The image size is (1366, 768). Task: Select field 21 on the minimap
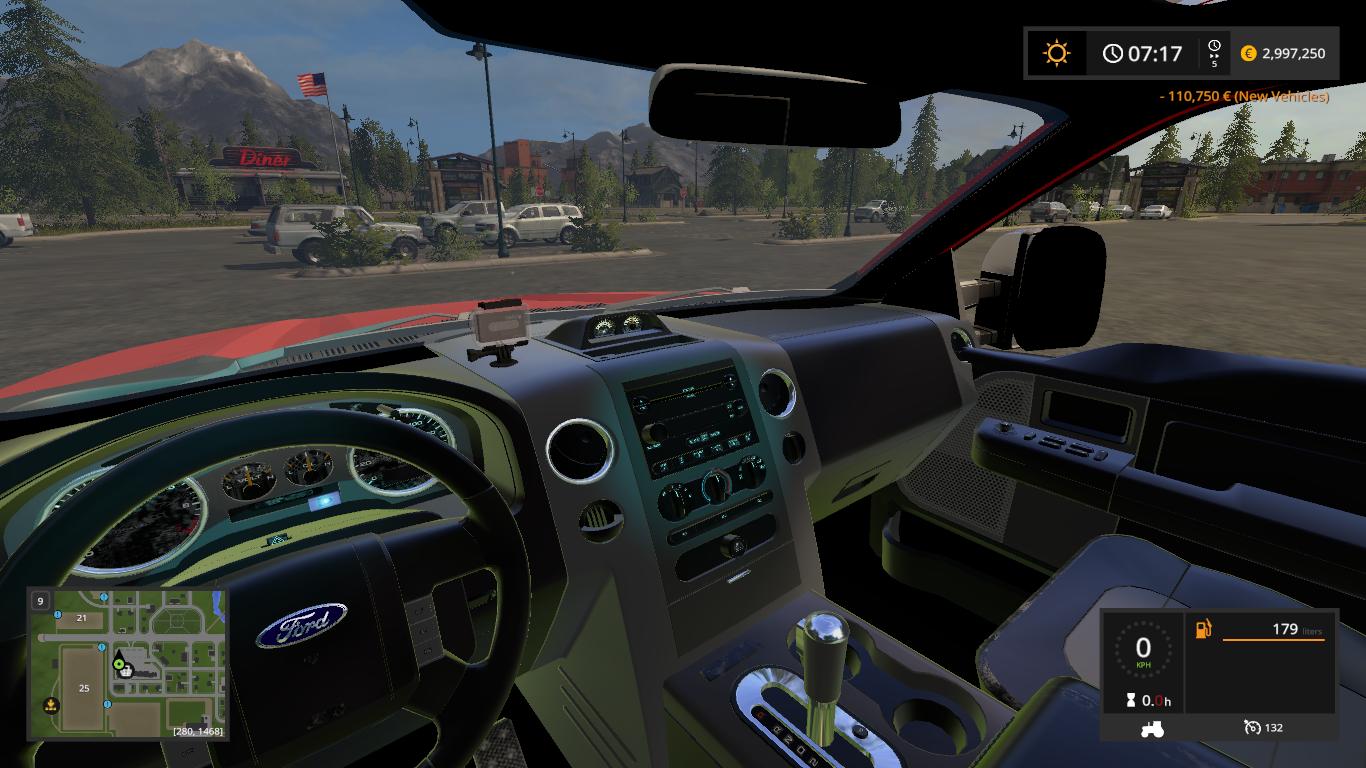click(x=82, y=618)
